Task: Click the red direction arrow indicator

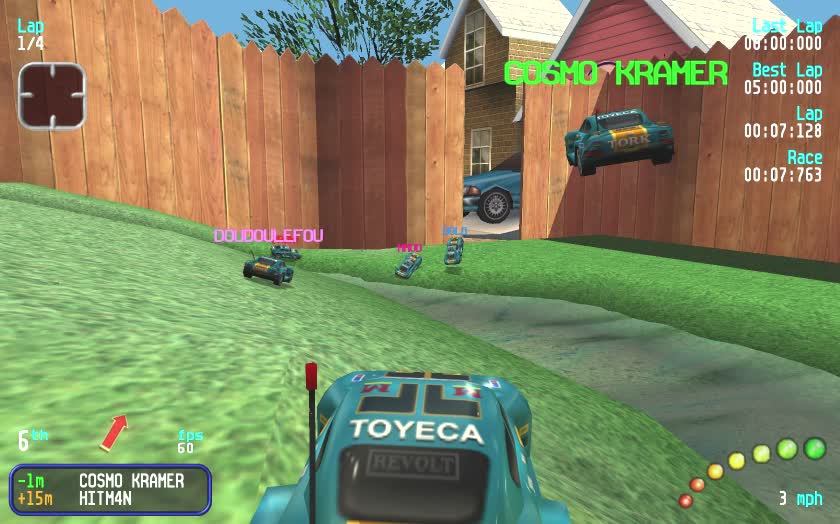Action: click(x=114, y=431)
